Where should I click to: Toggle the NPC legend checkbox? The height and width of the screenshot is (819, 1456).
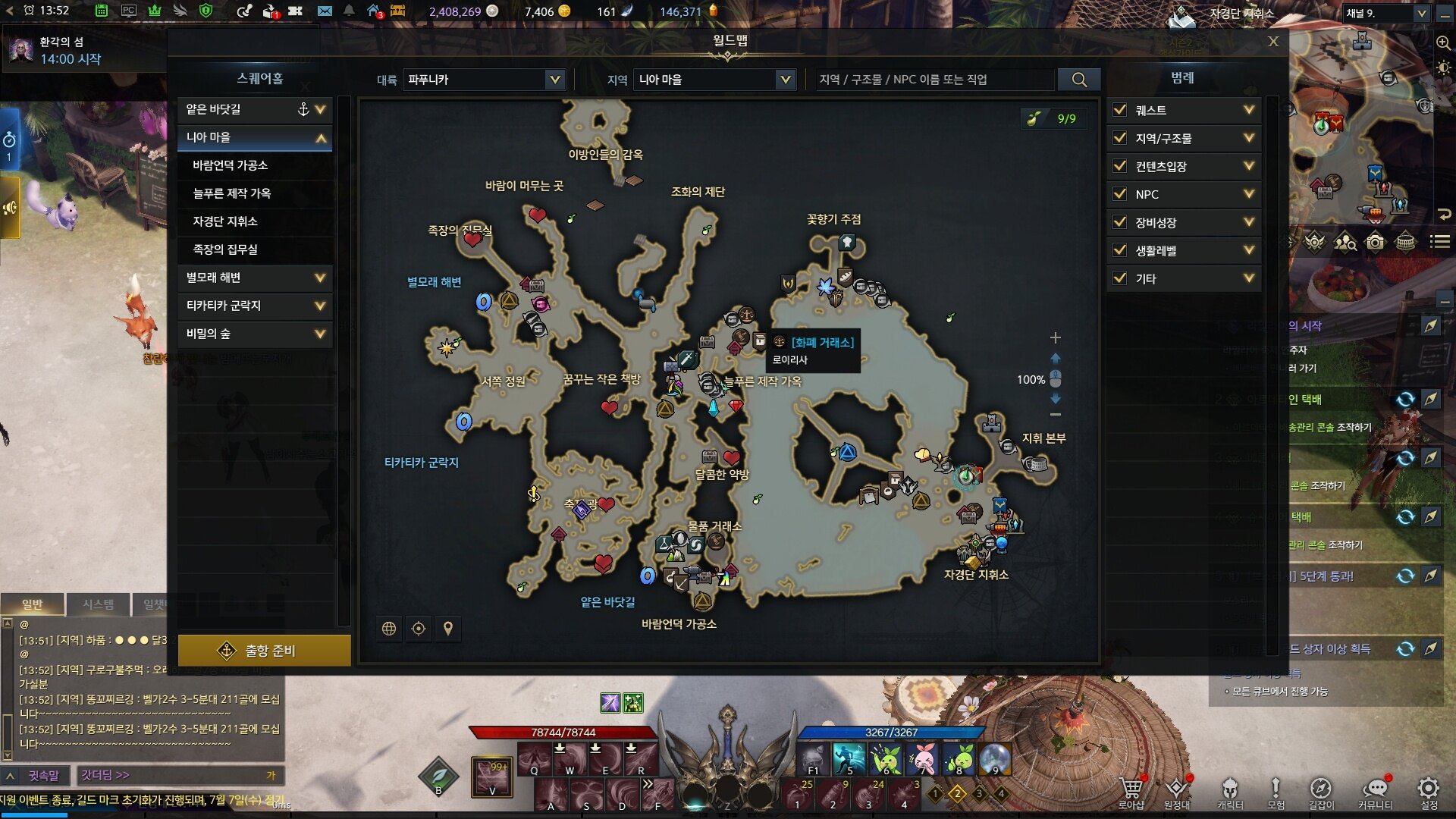pos(1119,194)
